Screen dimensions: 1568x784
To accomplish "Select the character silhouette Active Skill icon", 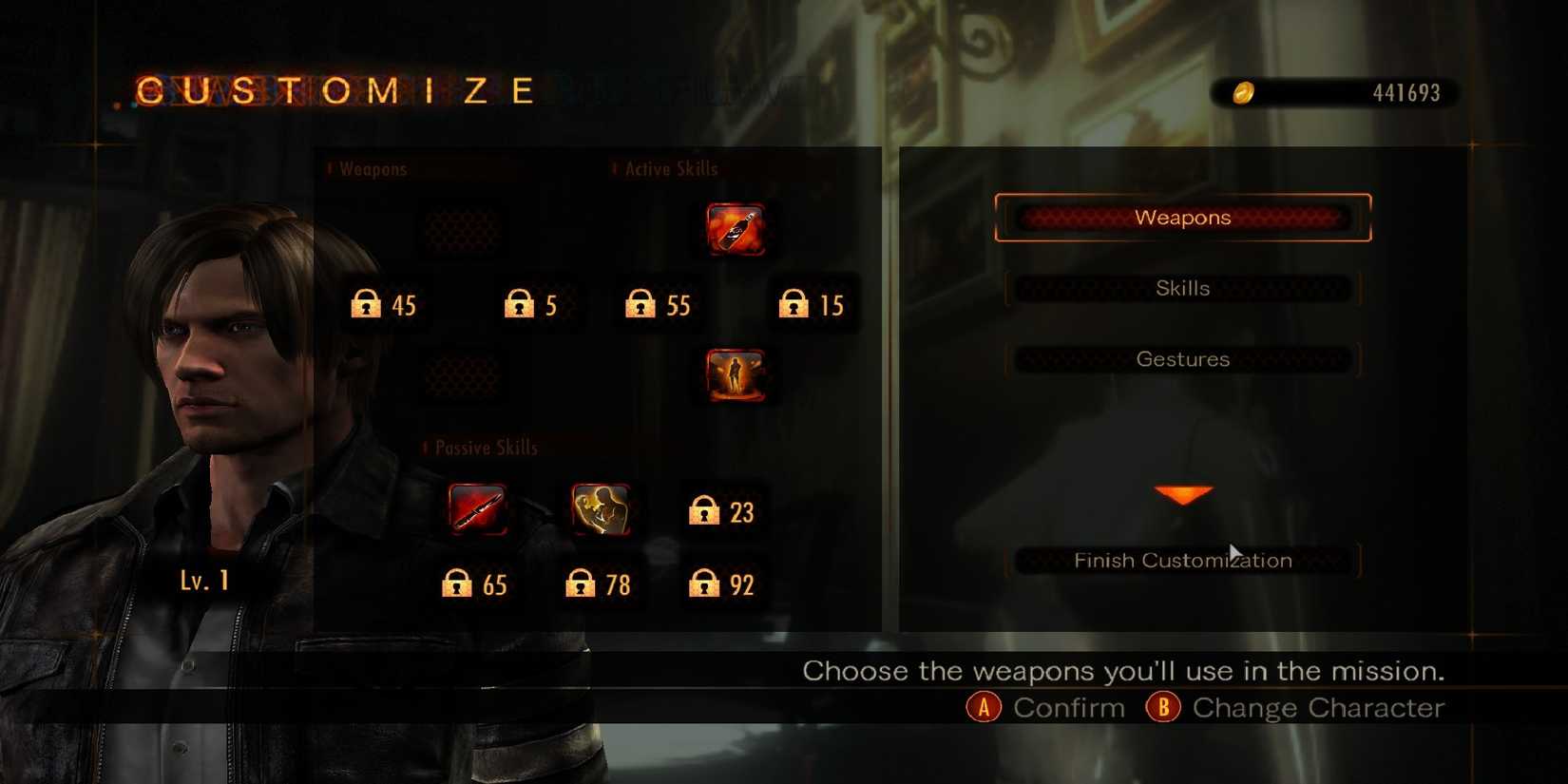I will point(736,373).
